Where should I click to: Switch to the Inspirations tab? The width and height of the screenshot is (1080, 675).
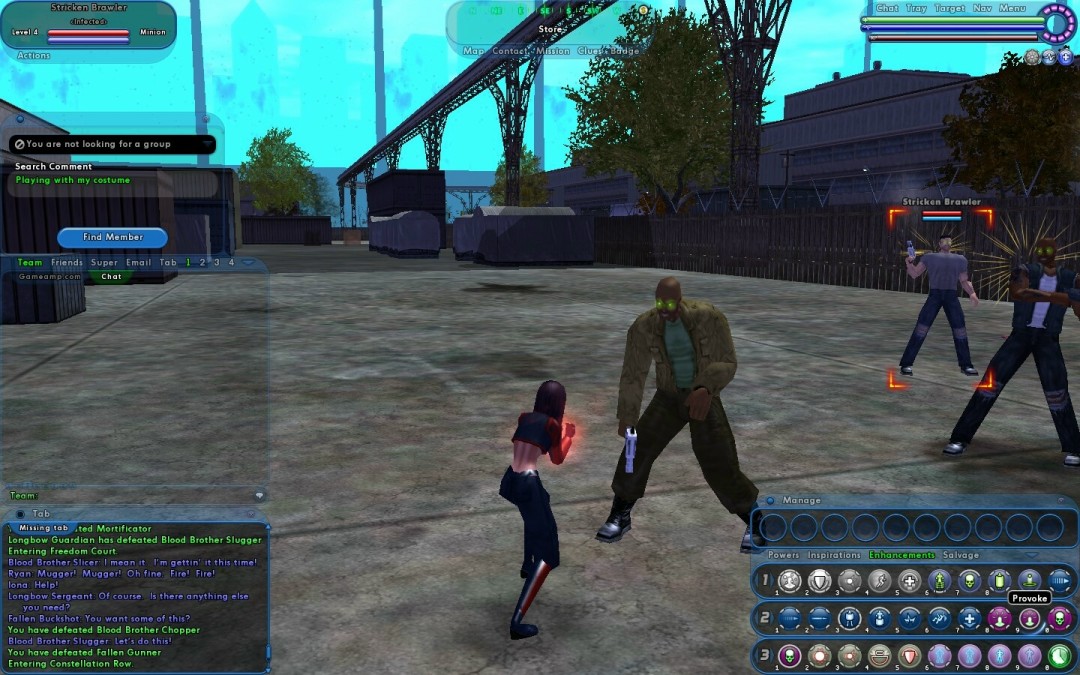834,555
